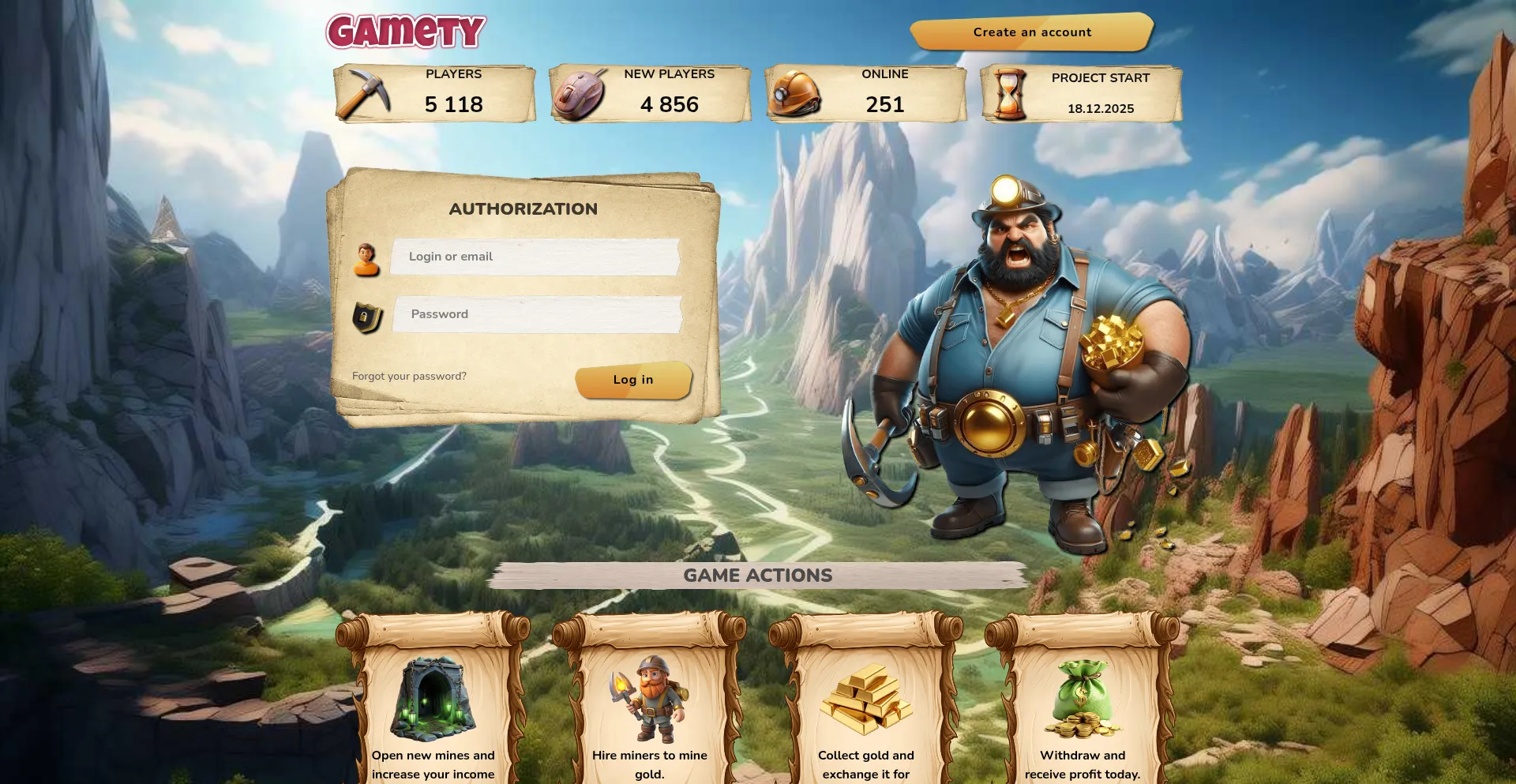Click the Log in button
Screen dimensions: 1516x784
coord(632,380)
